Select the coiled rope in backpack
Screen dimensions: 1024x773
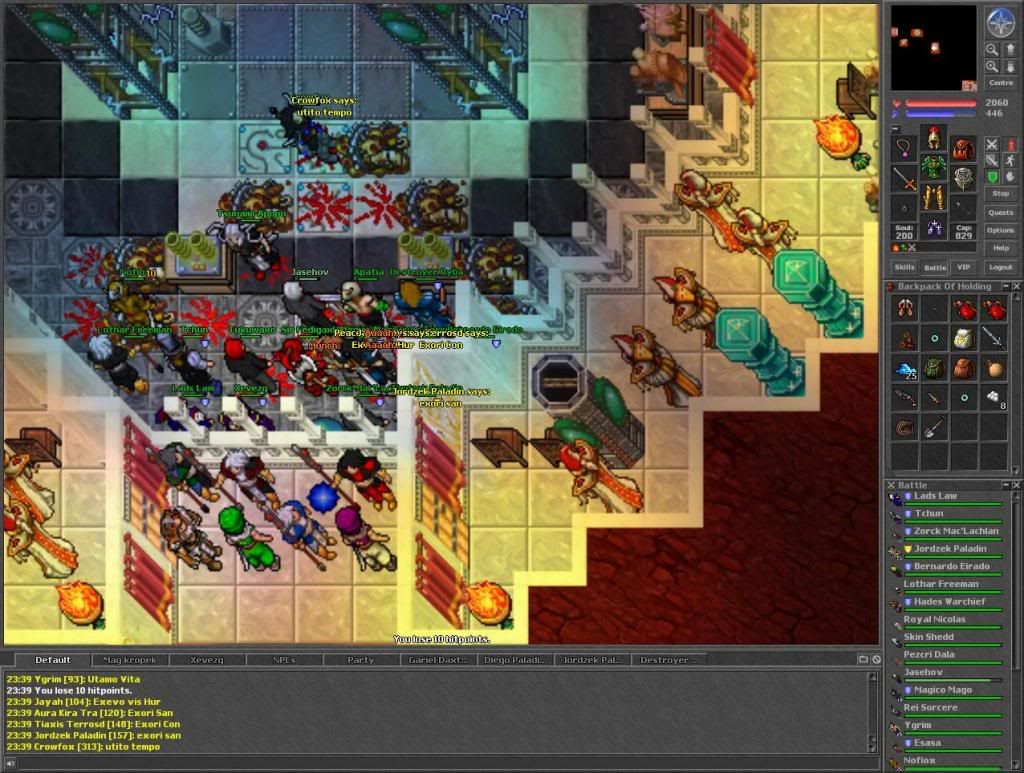tap(905, 428)
